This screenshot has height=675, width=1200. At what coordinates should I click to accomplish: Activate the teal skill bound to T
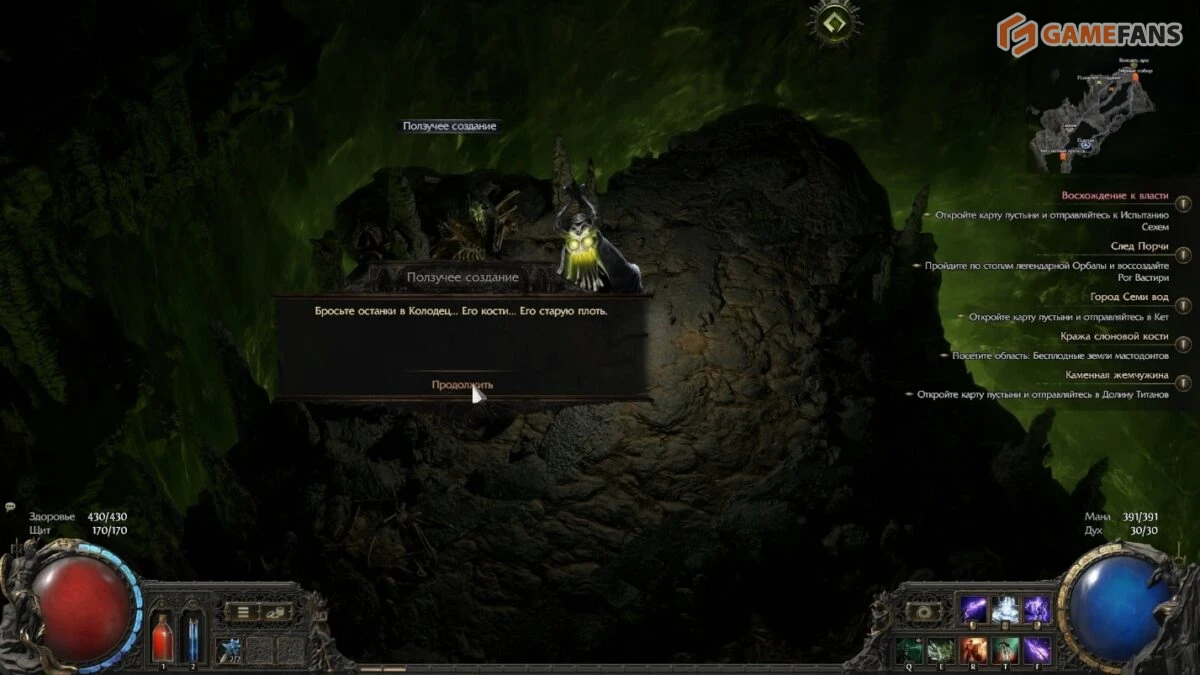tap(1005, 650)
